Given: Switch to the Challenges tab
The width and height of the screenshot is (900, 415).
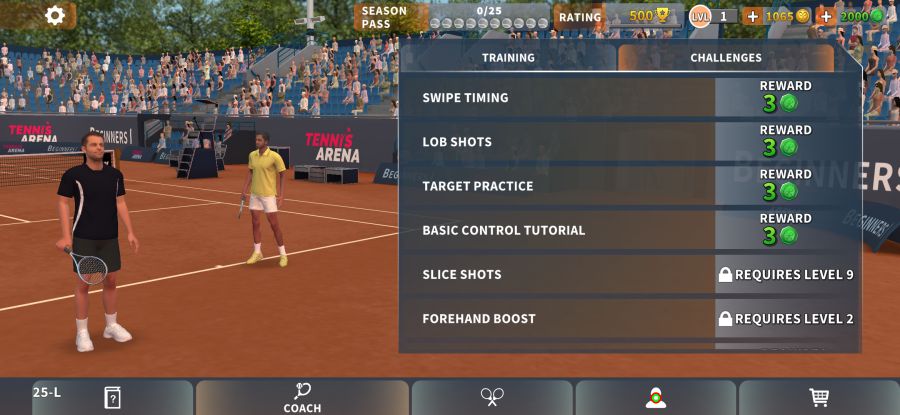Looking at the screenshot, I should click(x=726, y=58).
